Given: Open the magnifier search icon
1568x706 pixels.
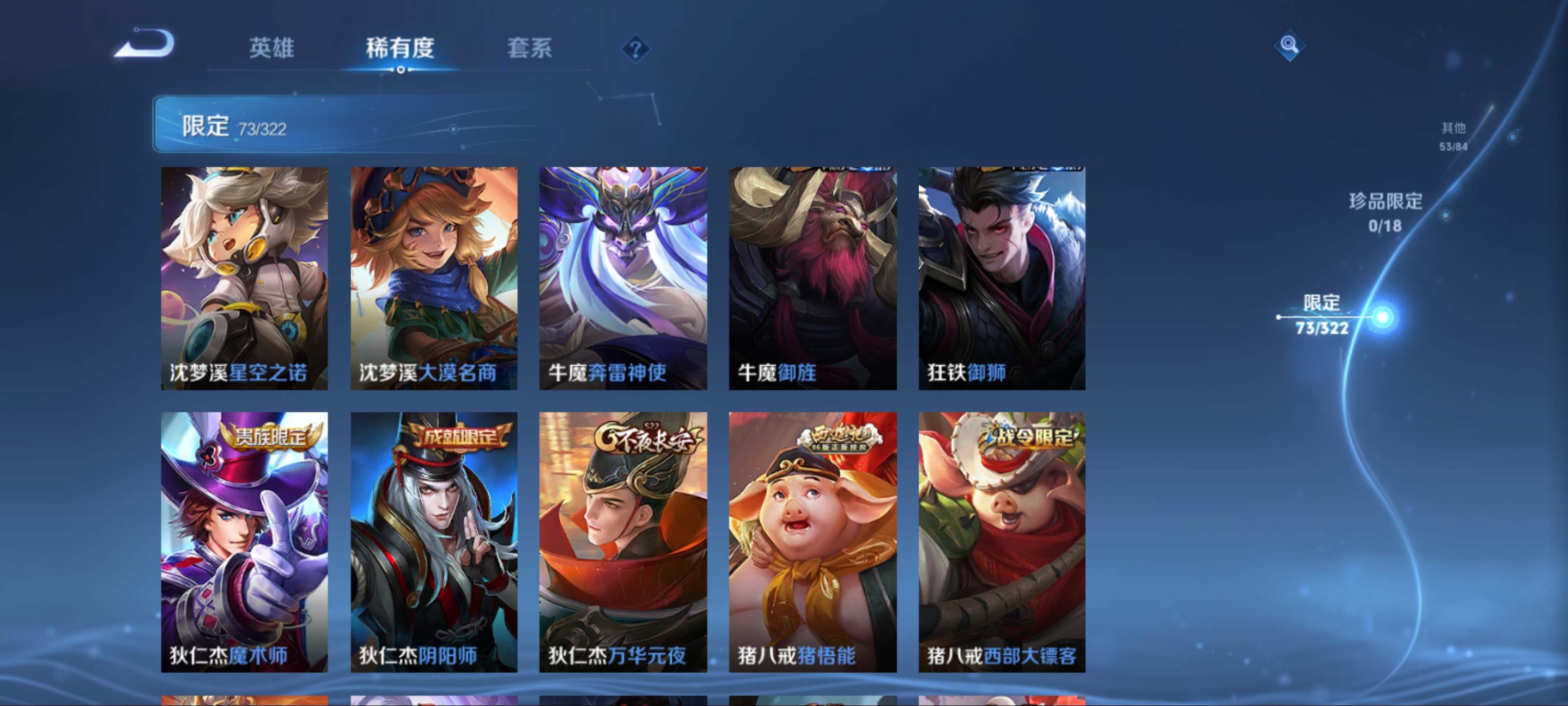Looking at the screenshot, I should click(x=1288, y=45).
